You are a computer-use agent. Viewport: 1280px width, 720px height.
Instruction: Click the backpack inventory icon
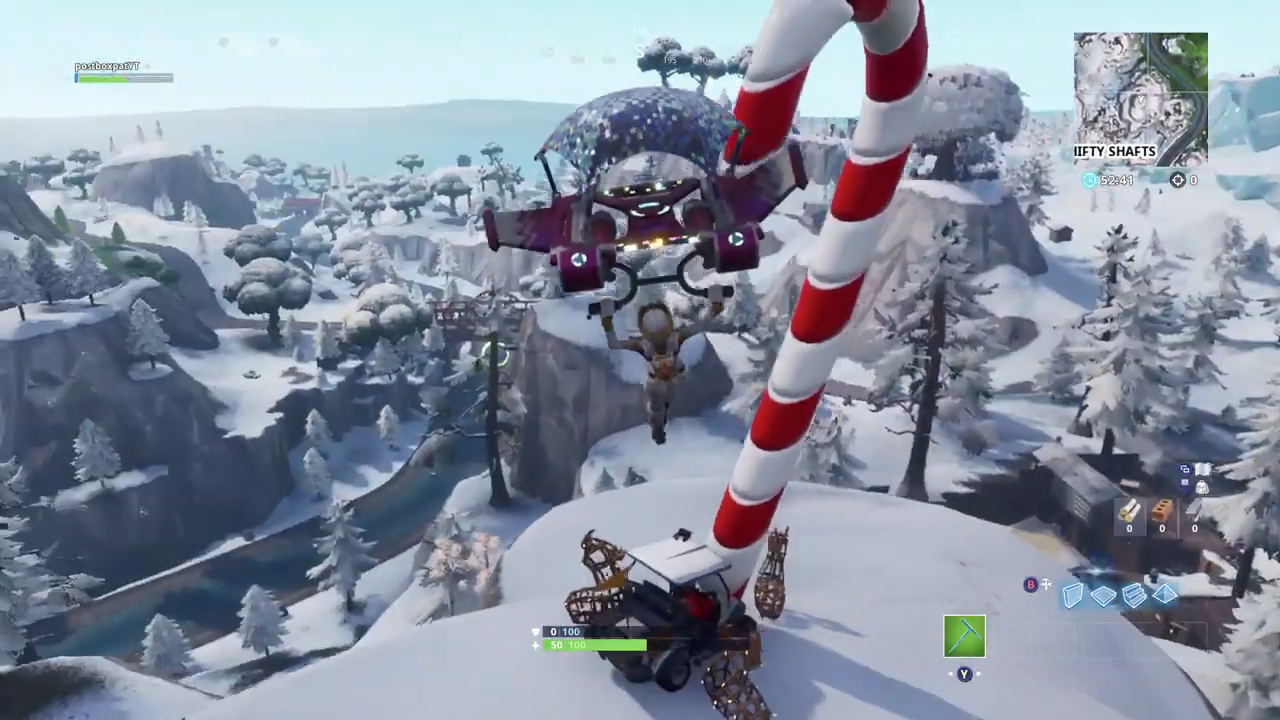[x=1202, y=488]
